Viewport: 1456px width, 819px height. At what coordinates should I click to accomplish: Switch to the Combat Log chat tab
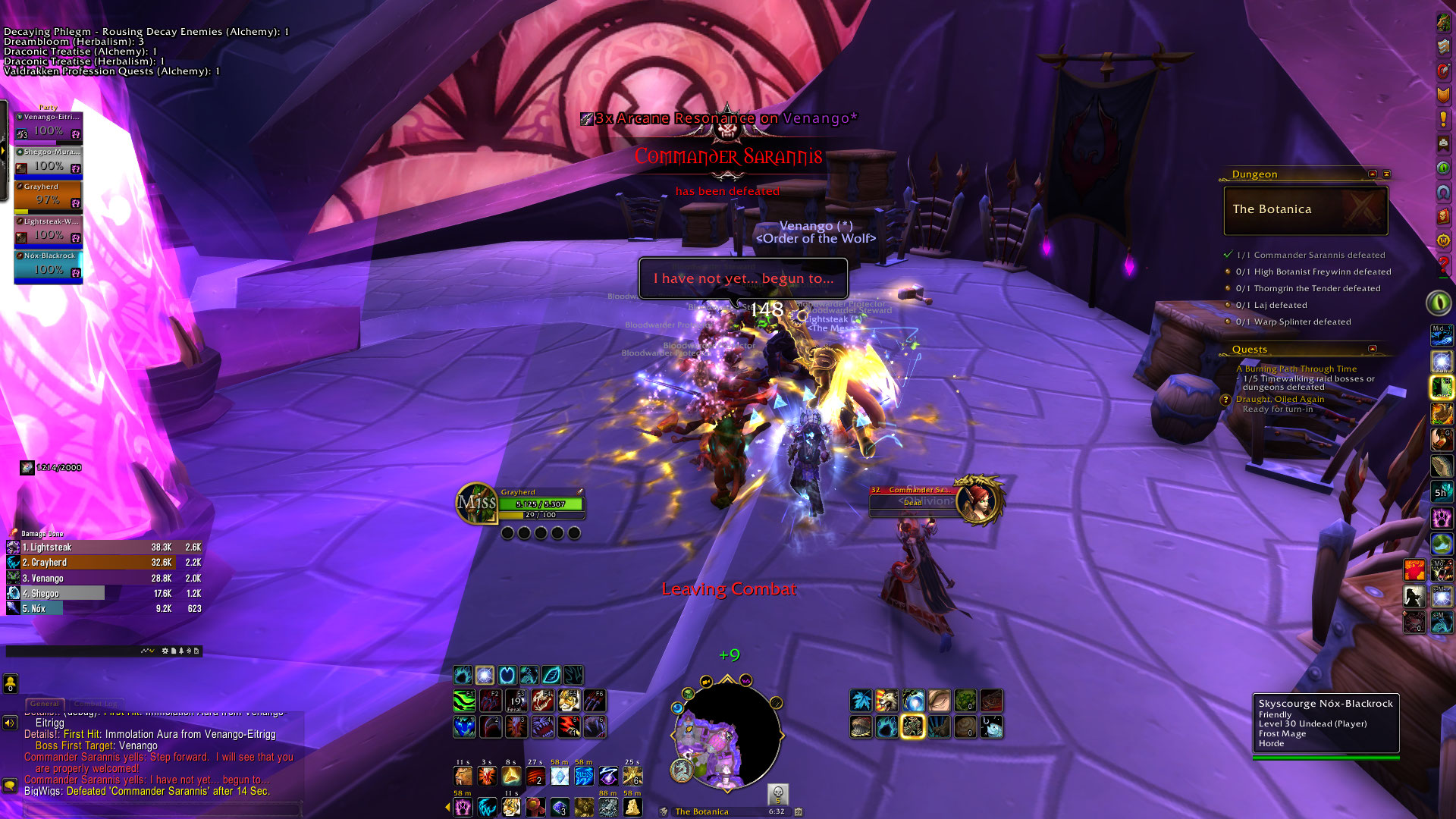(x=96, y=704)
